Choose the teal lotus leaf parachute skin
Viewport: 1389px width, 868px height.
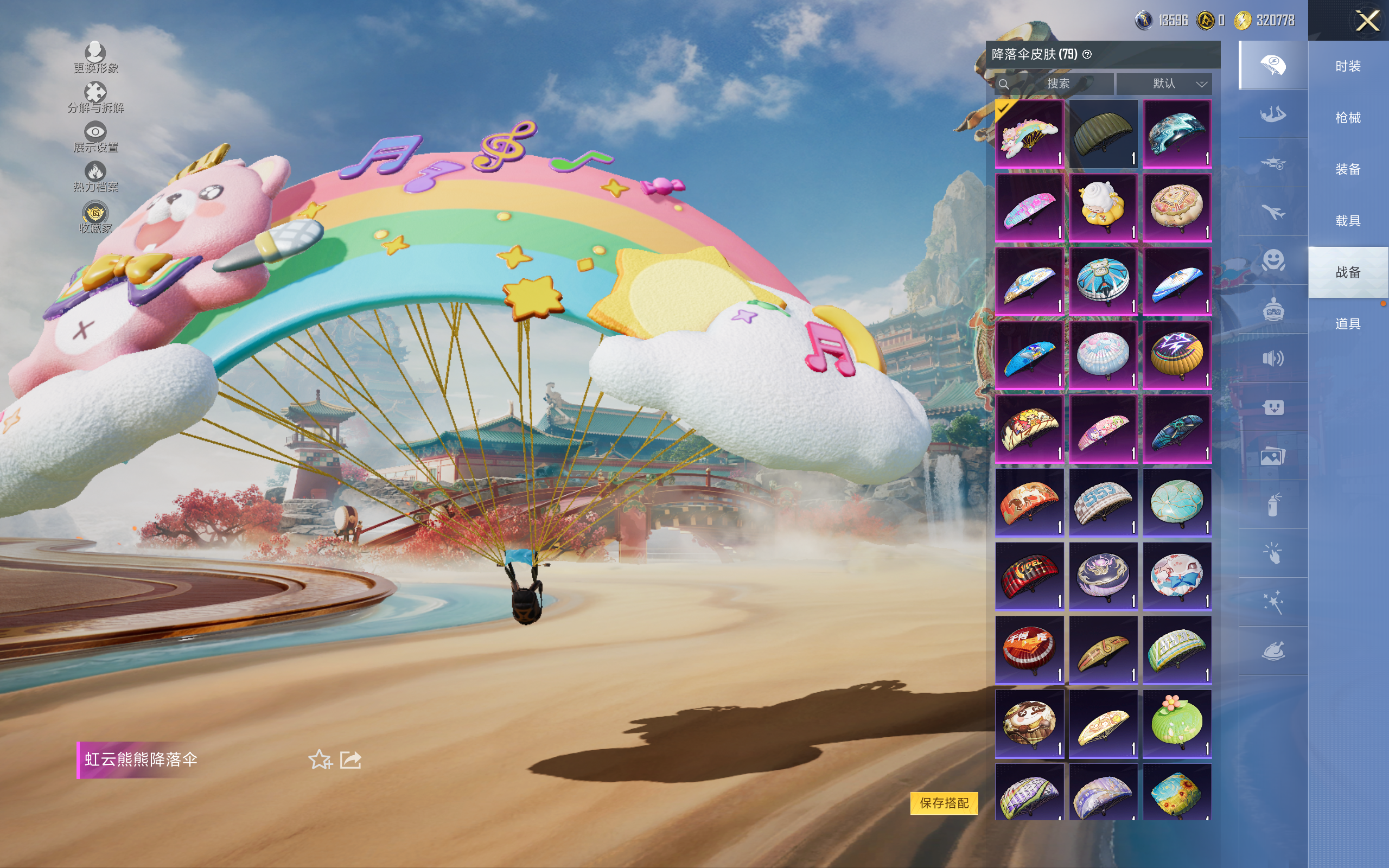(1177, 502)
